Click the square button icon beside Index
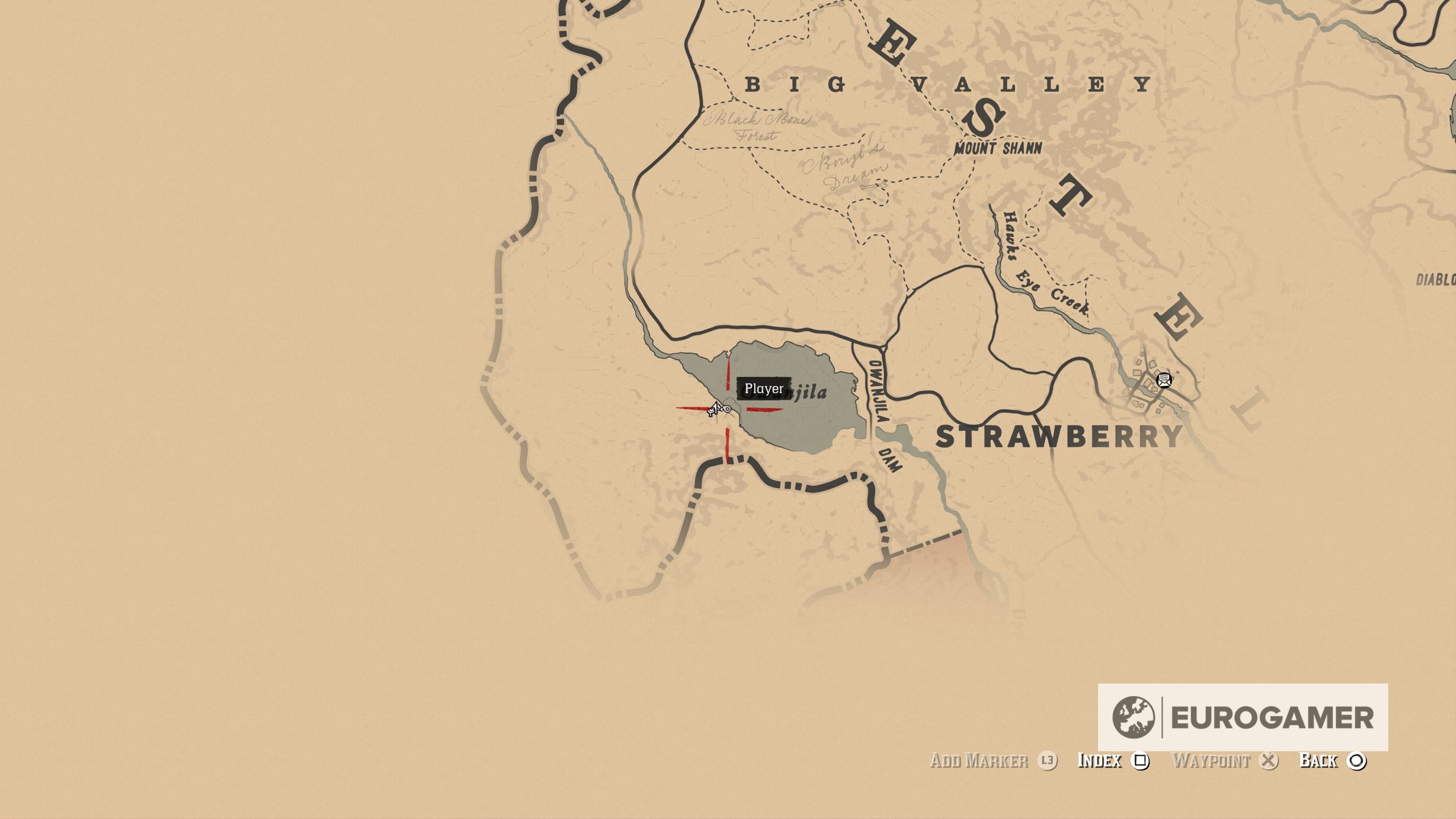This screenshot has width=1456, height=819. (x=1141, y=761)
